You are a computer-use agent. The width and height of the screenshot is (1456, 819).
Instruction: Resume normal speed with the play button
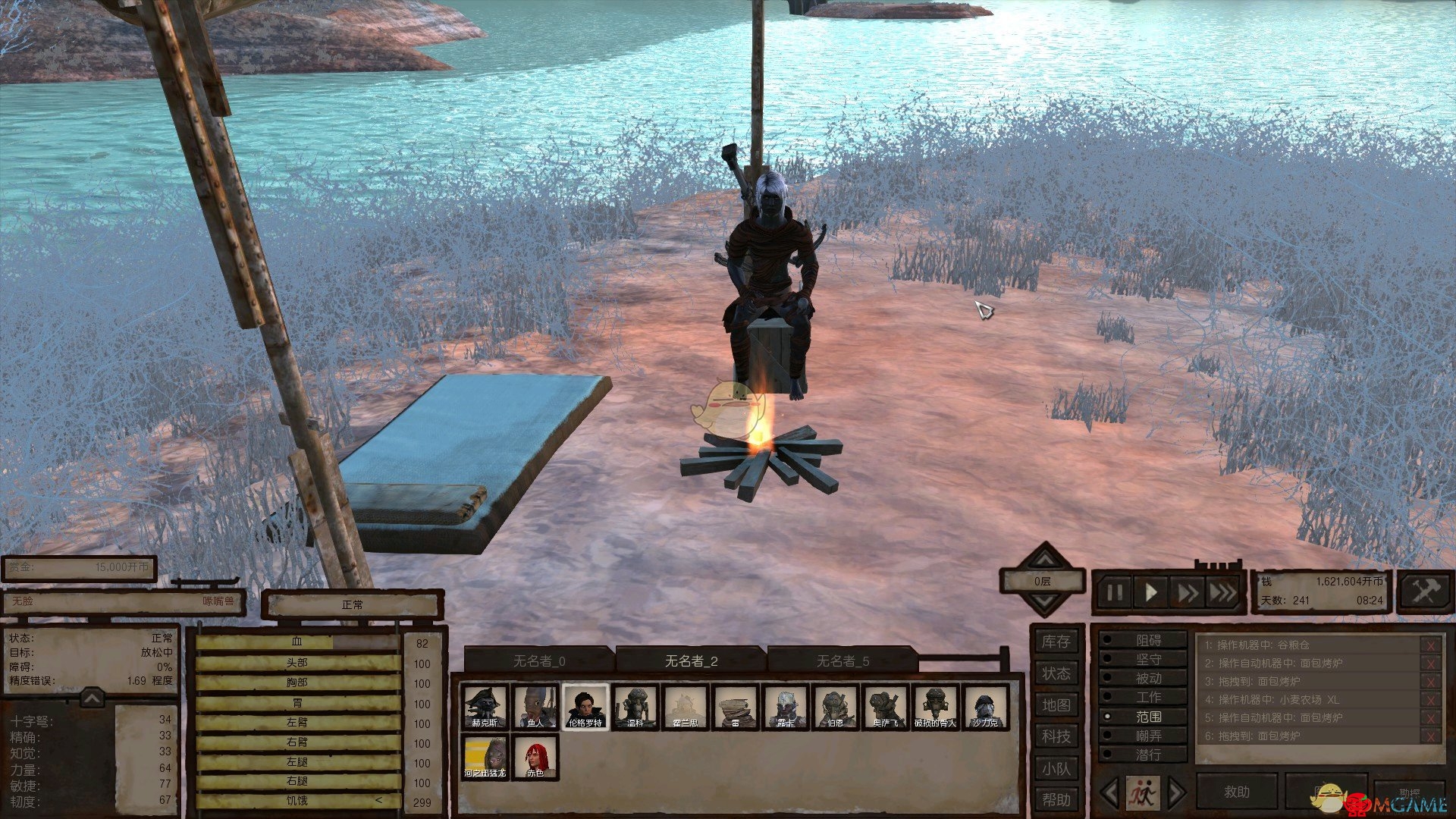(1151, 592)
